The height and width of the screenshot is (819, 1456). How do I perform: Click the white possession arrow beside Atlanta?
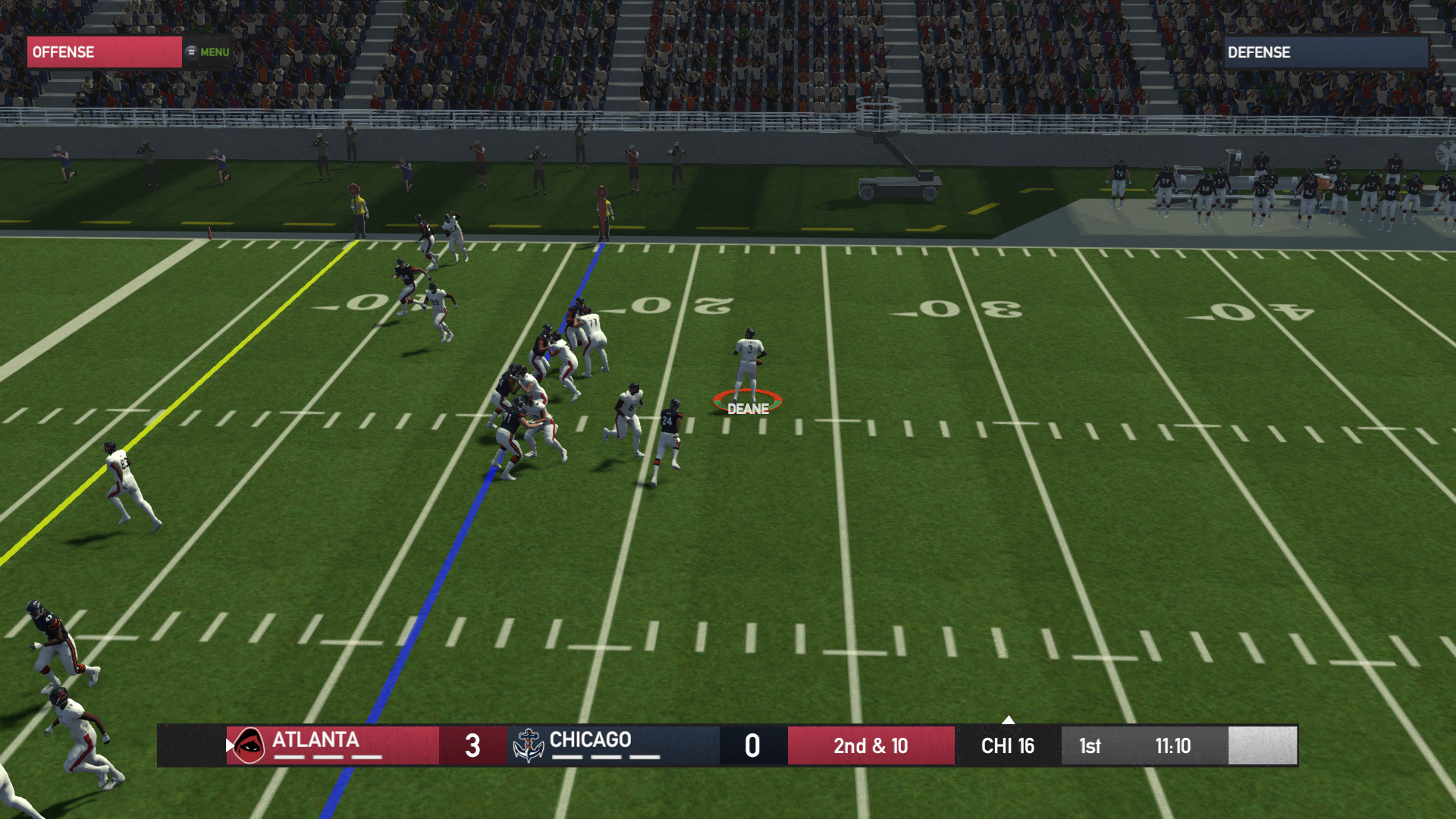pyautogui.click(x=229, y=745)
